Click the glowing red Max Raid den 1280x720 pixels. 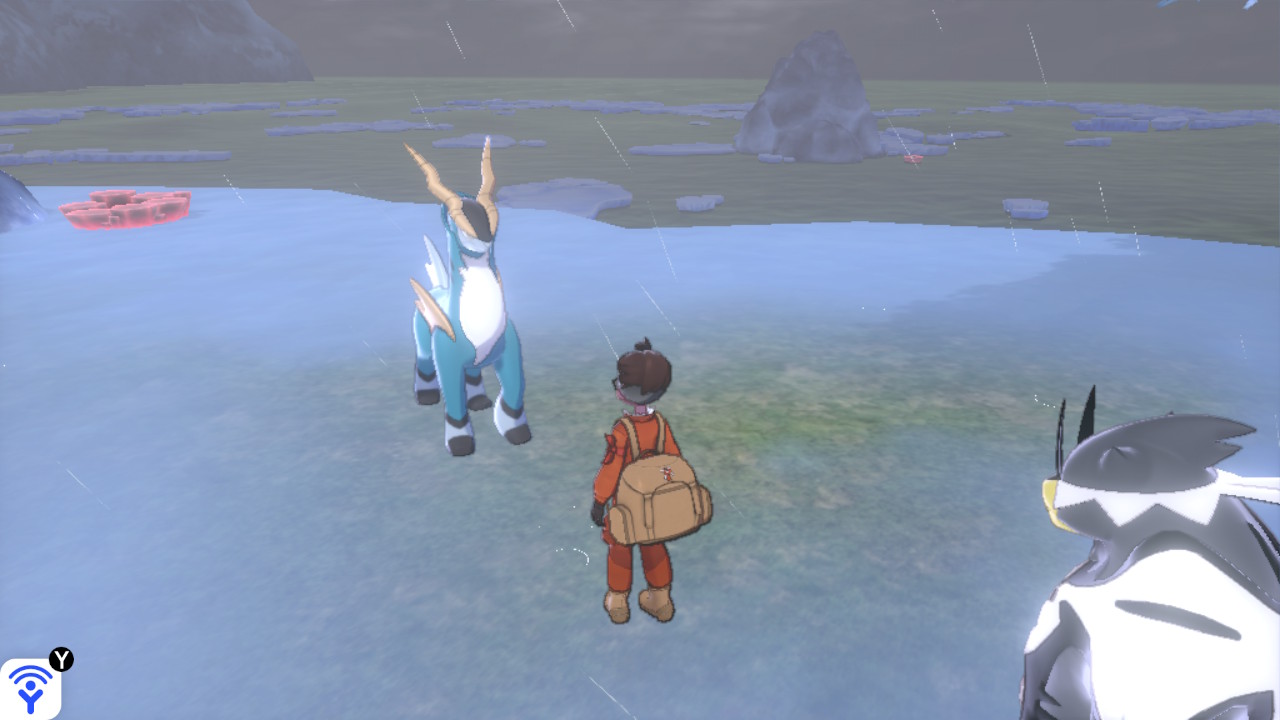pyautogui.click(x=125, y=210)
